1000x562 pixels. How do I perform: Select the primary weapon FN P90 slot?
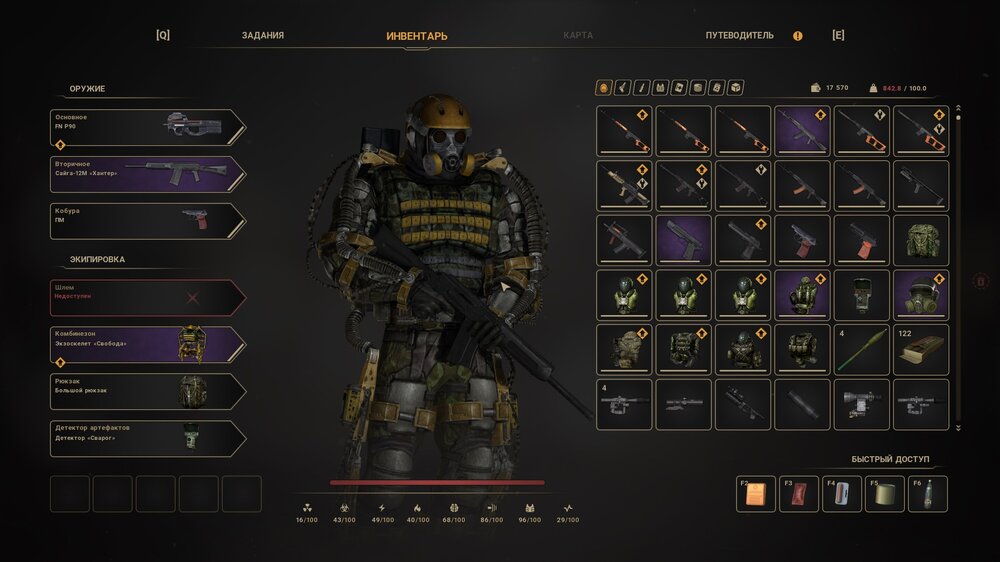coord(148,127)
